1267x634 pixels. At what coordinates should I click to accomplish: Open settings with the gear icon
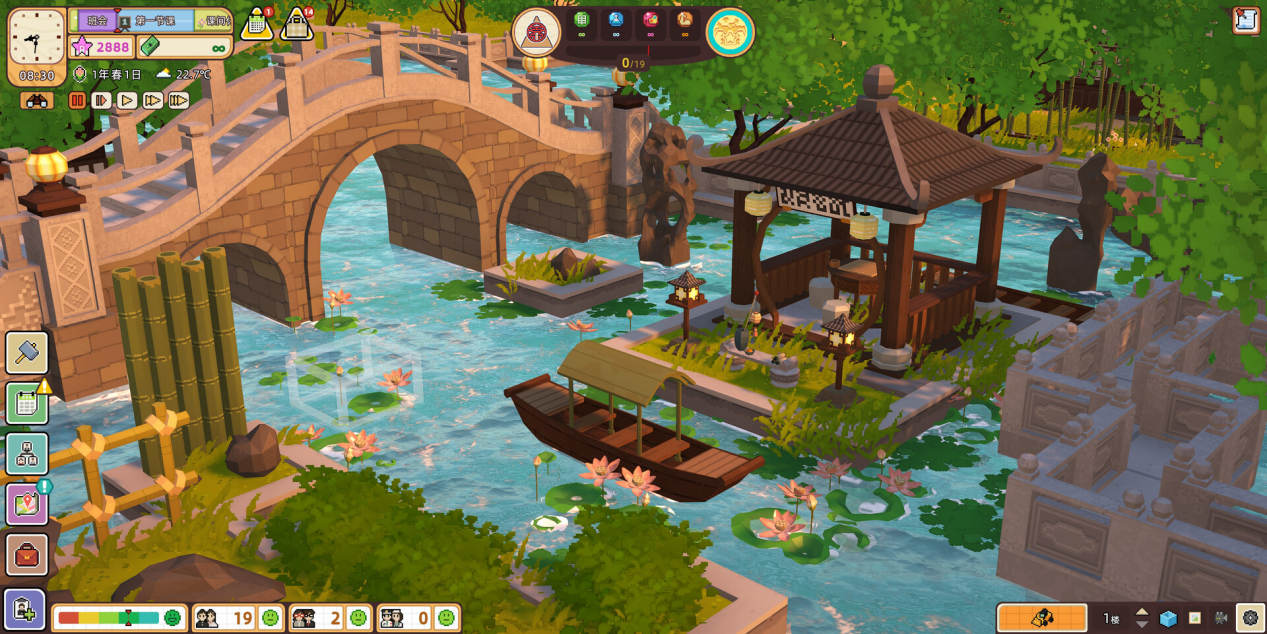[1250, 618]
